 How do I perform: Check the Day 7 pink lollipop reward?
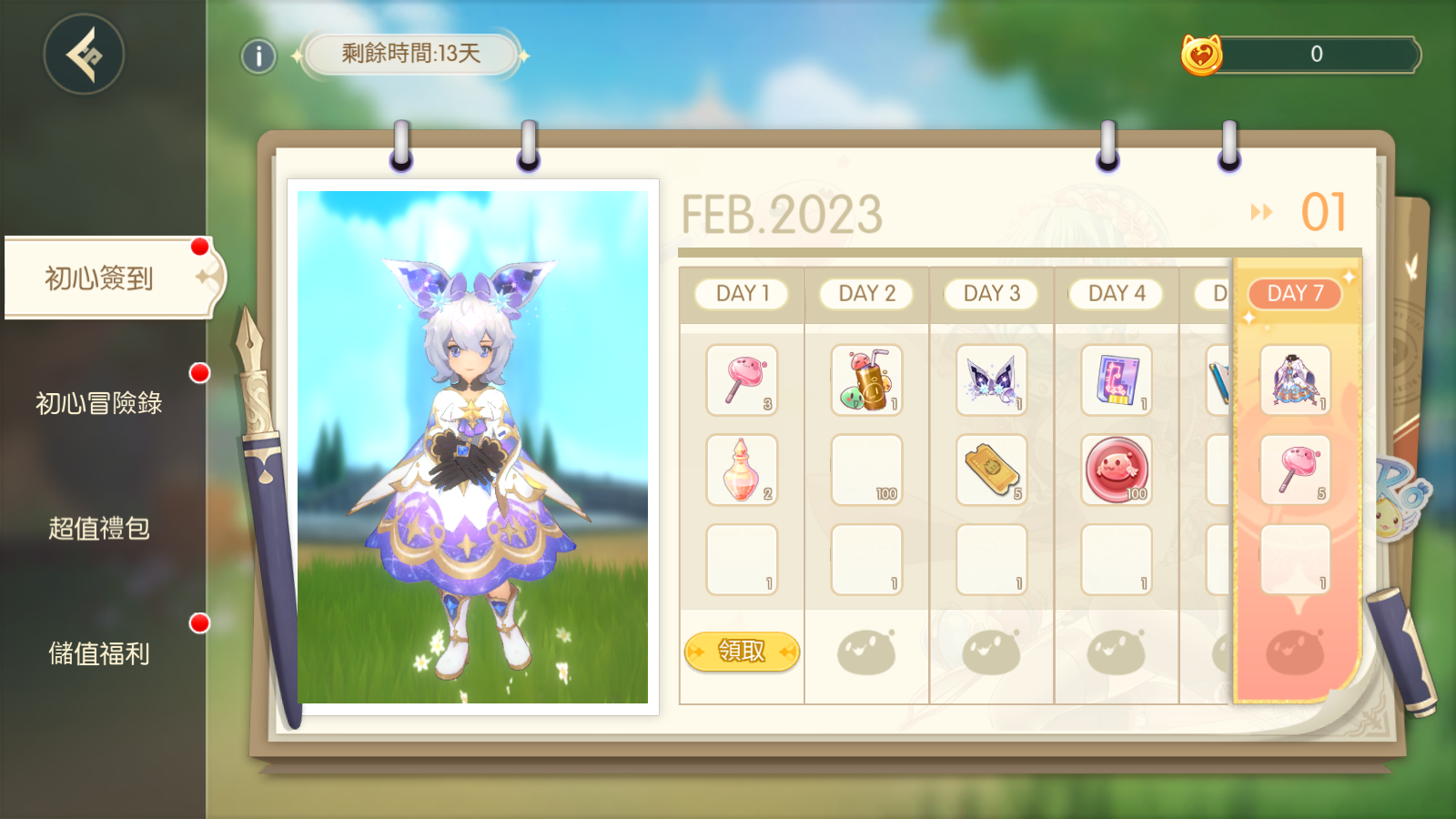(x=1295, y=470)
